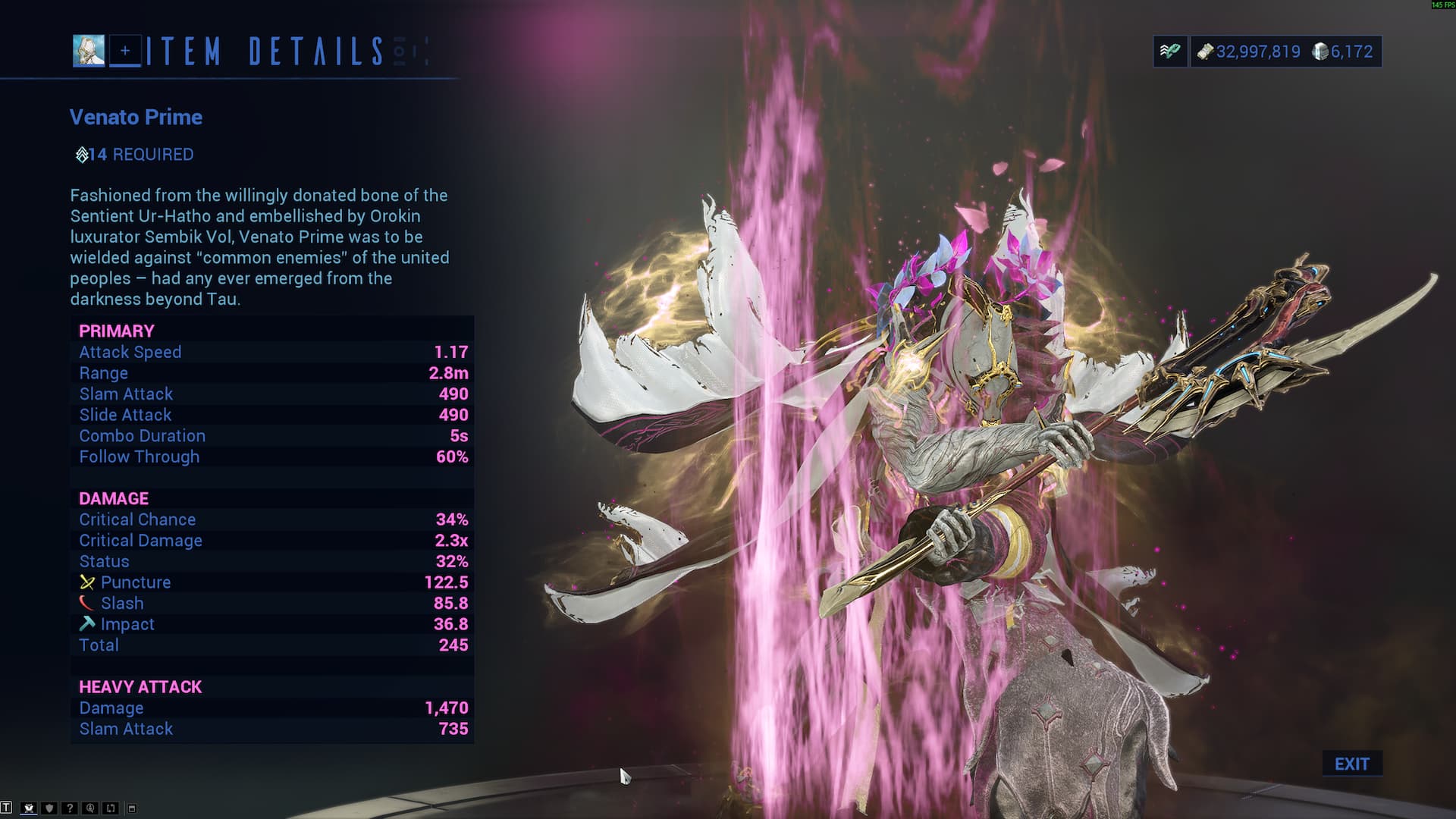The width and height of the screenshot is (1456, 819).
Task: Open the question mark help icon
Action: tap(70, 808)
